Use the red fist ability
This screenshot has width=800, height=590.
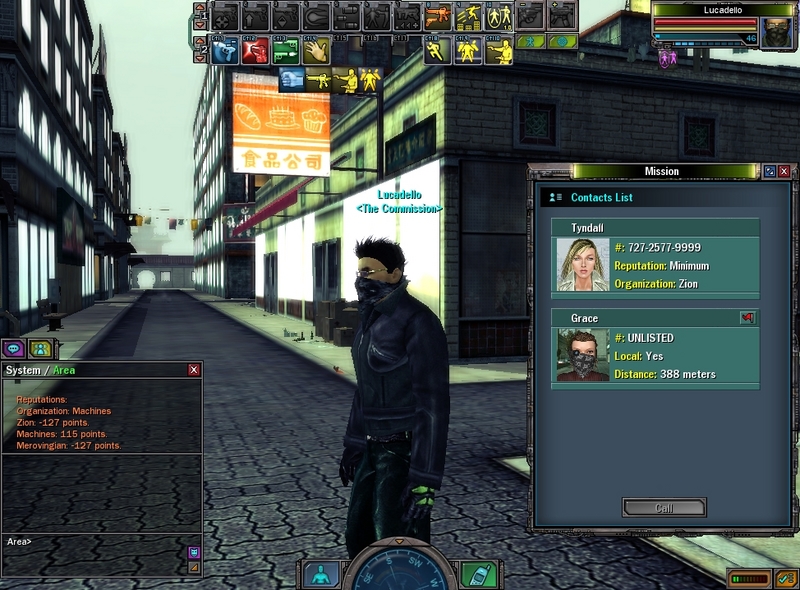(255, 49)
